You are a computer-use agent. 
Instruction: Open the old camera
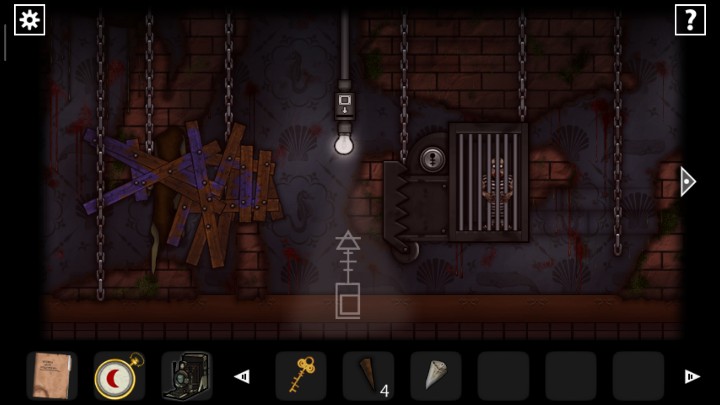tap(186, 376)
